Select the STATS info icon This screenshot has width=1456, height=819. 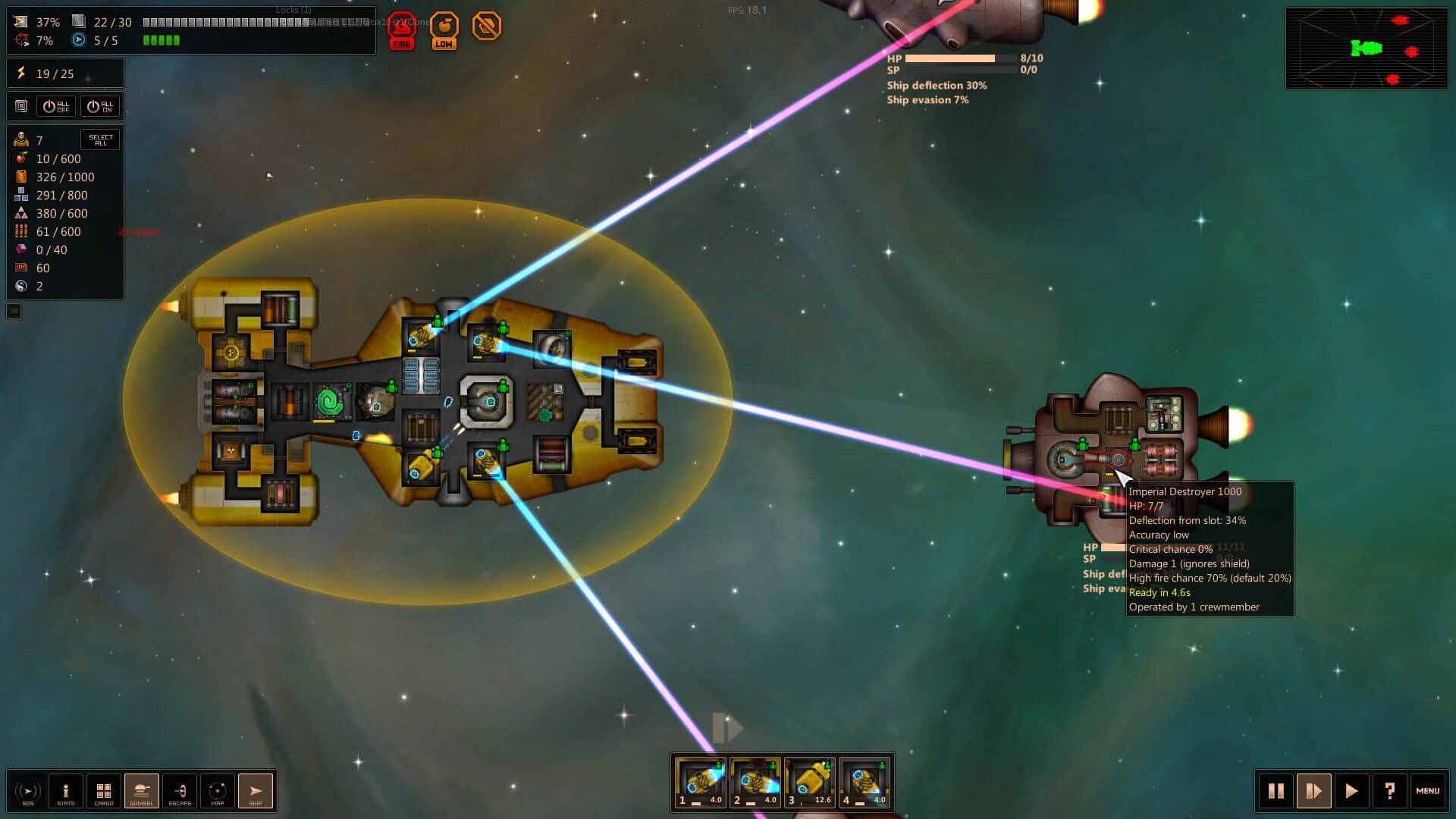coord(66,791)
